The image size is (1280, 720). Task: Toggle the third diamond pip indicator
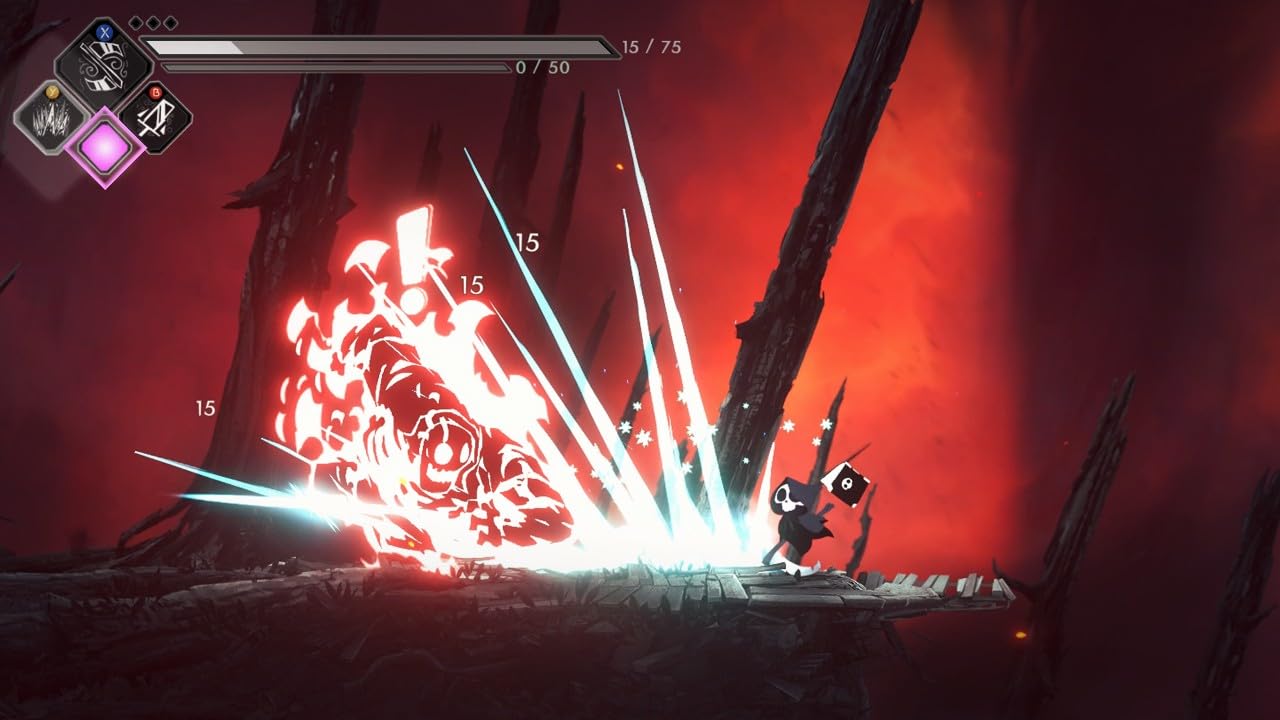169,21
